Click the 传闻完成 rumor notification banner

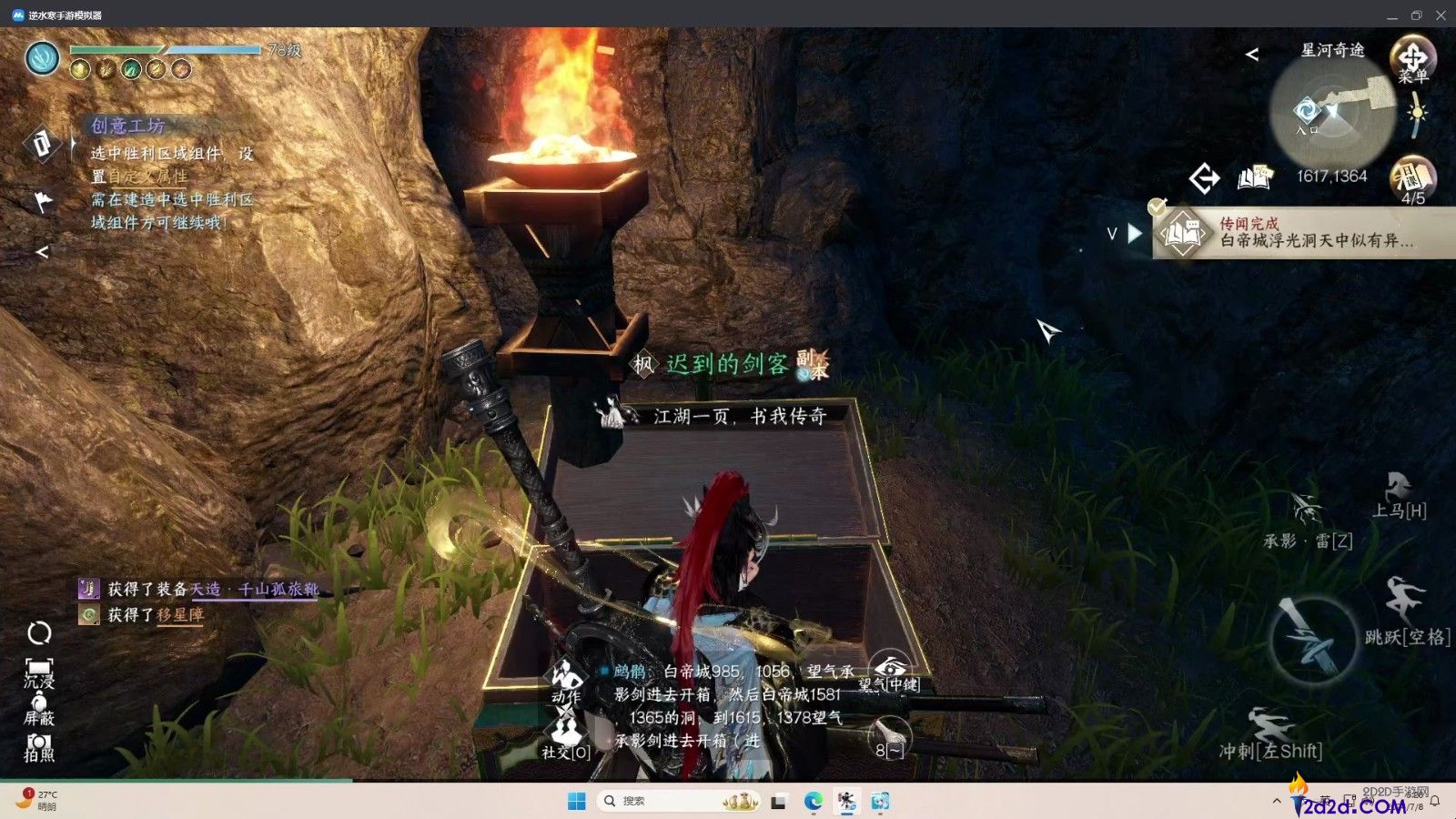[1301, 233]
